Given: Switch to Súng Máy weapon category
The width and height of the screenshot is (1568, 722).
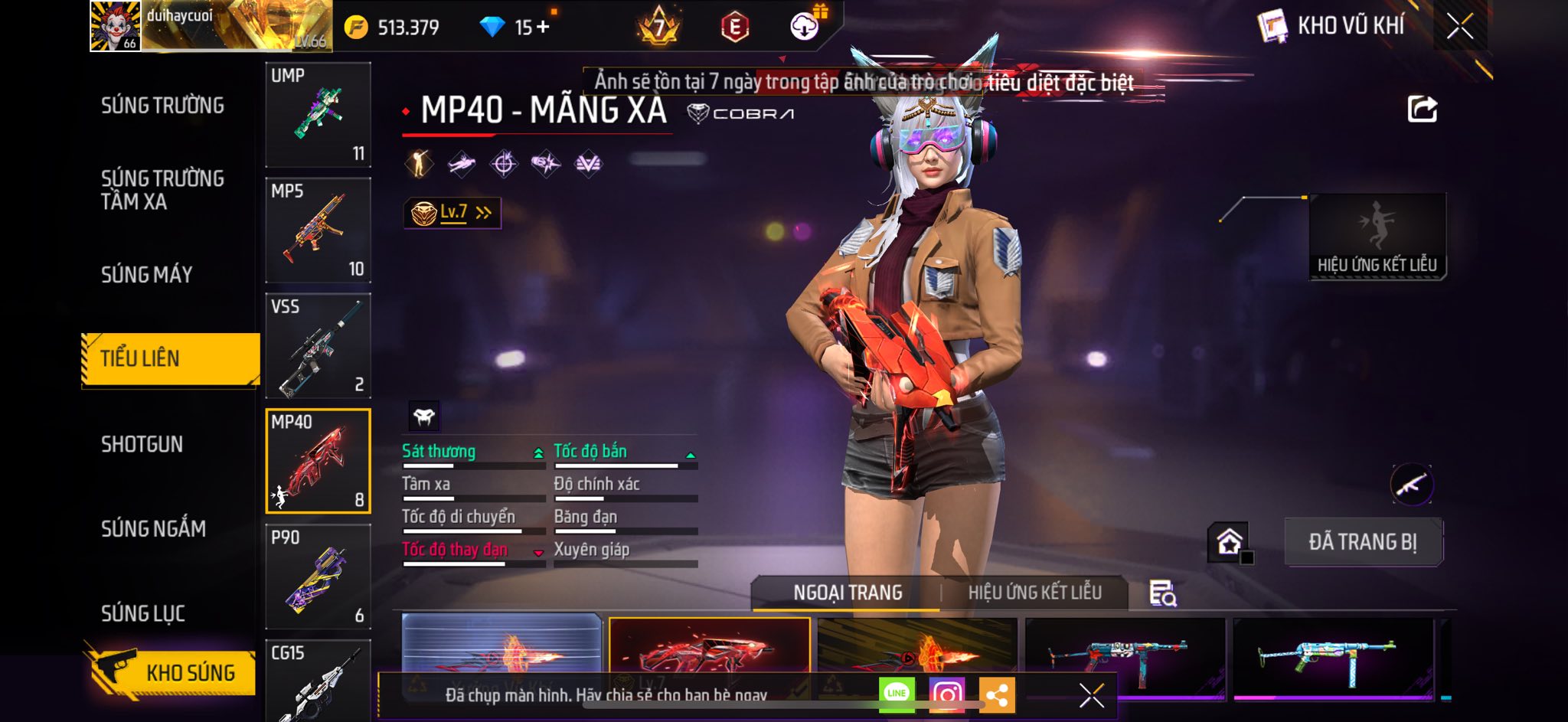Looking at the screenshot, I should [146, 274].
